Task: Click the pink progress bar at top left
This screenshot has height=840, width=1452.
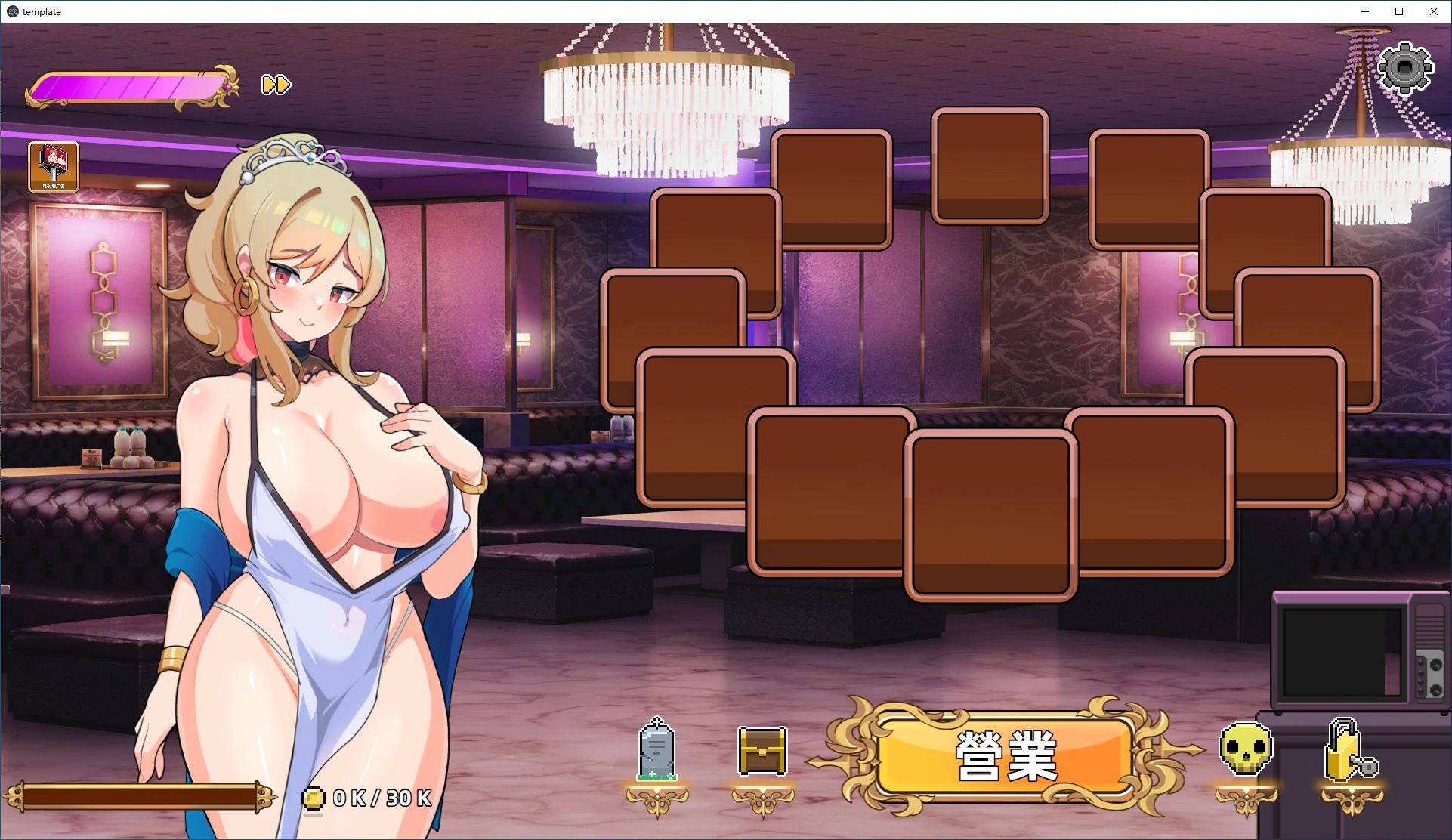Action: (128, 85)
